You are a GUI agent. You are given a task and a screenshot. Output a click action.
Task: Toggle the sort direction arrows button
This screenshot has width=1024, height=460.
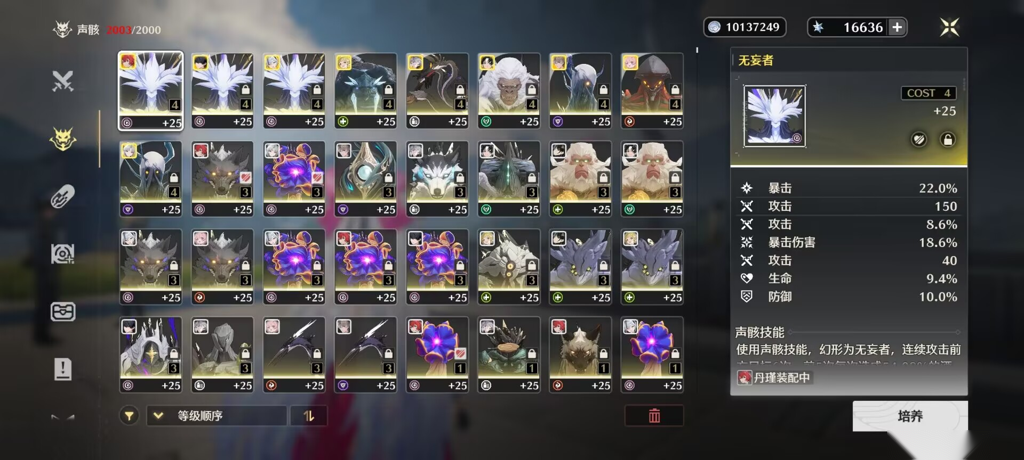pos(308,416)
